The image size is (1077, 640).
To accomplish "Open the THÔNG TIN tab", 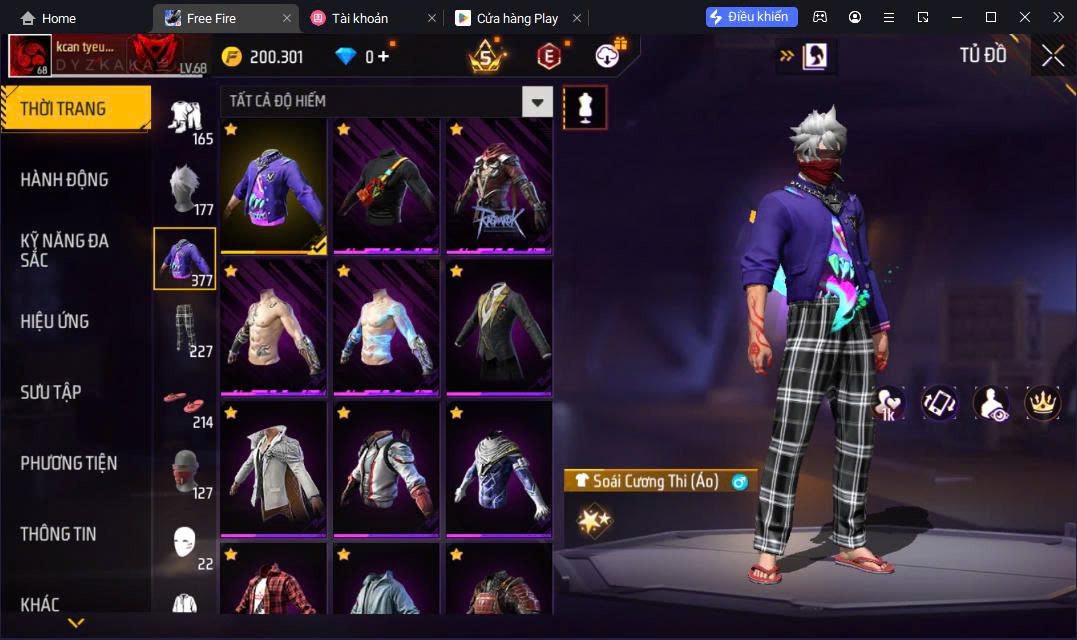I will pos(58,534).
